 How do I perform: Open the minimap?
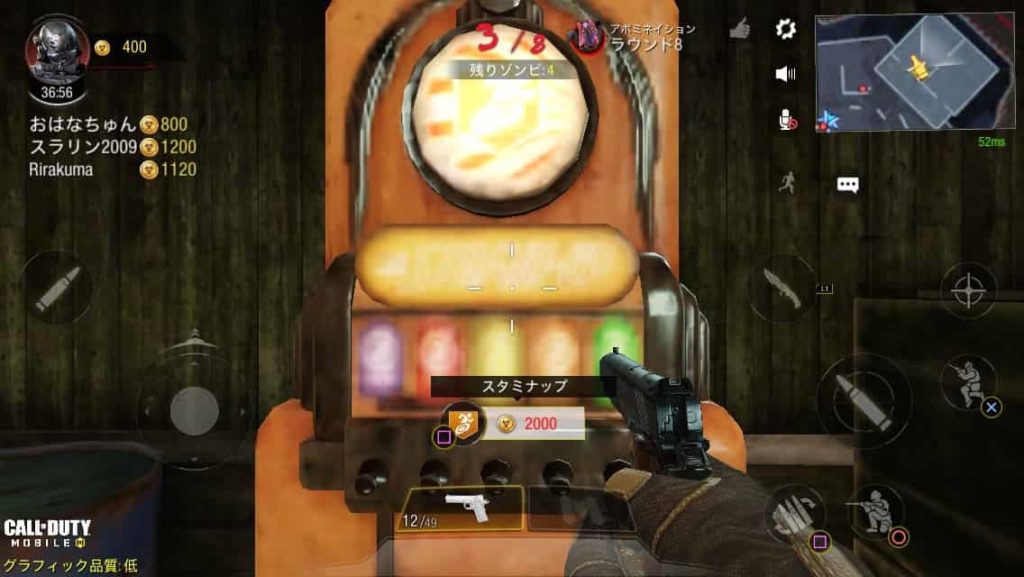click(913, 72)
